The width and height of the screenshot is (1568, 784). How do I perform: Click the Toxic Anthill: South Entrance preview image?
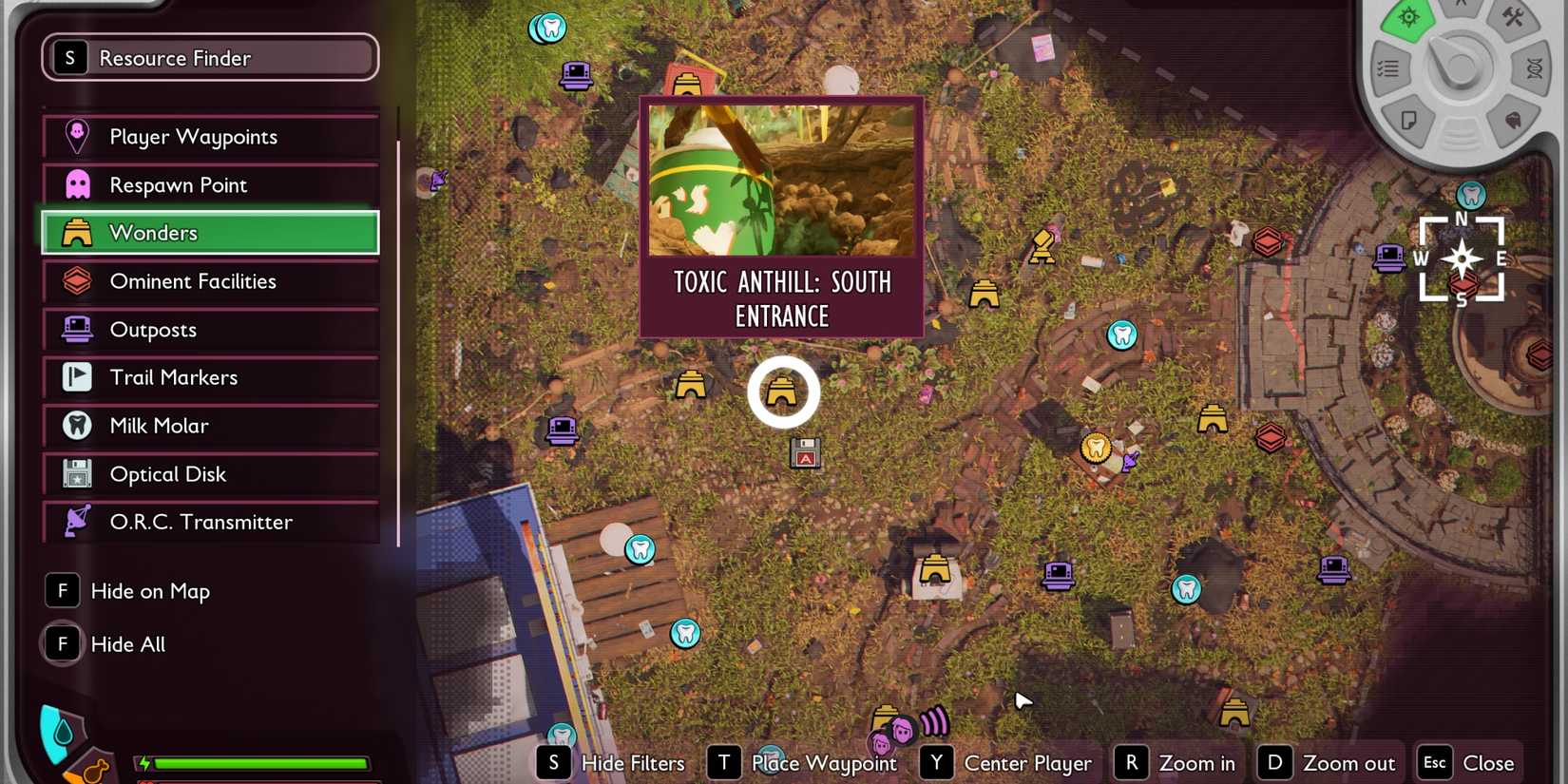pyautogui.click(x=781, y=181)
